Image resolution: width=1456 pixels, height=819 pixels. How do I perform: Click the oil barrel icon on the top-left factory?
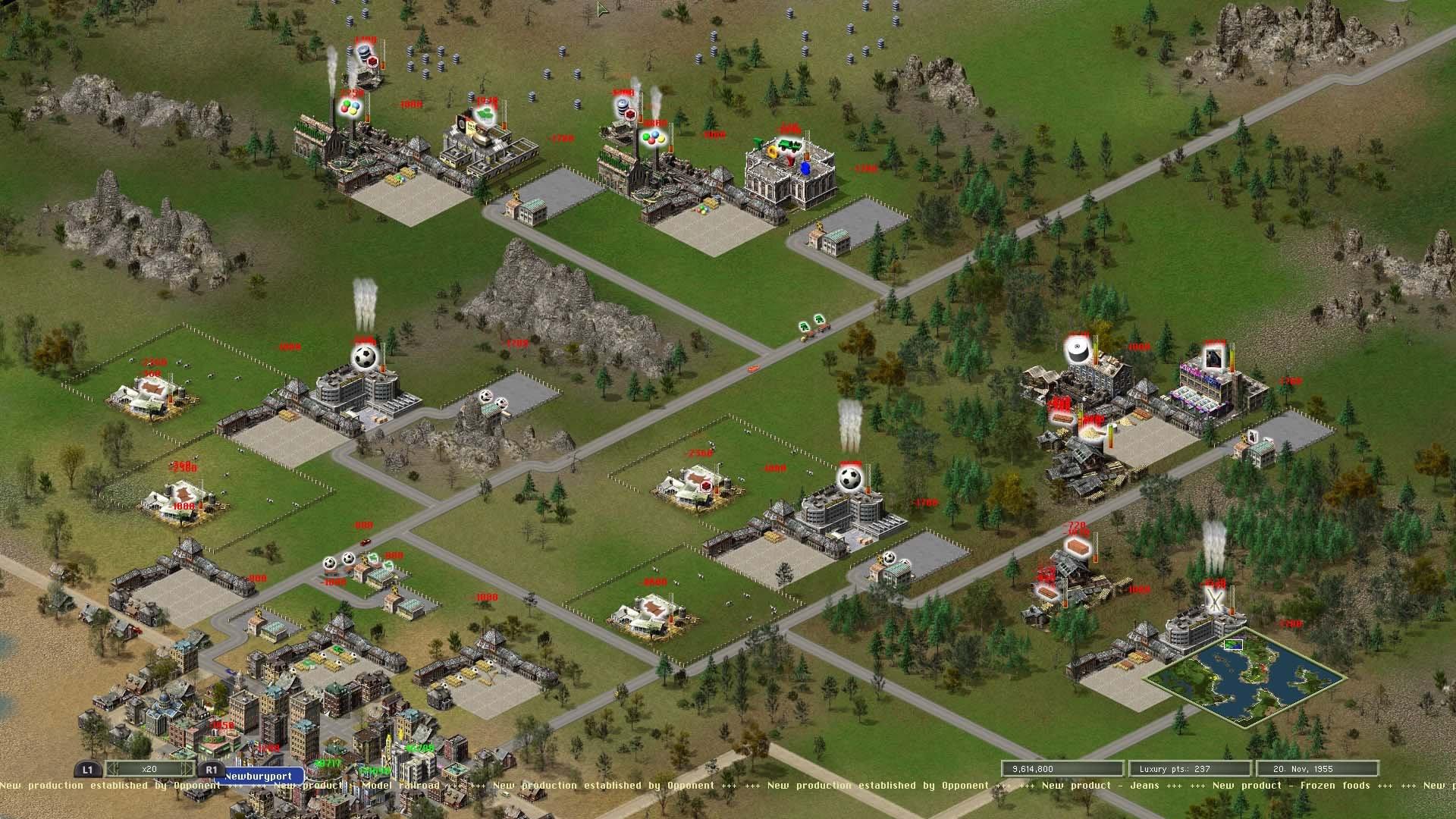364,52
